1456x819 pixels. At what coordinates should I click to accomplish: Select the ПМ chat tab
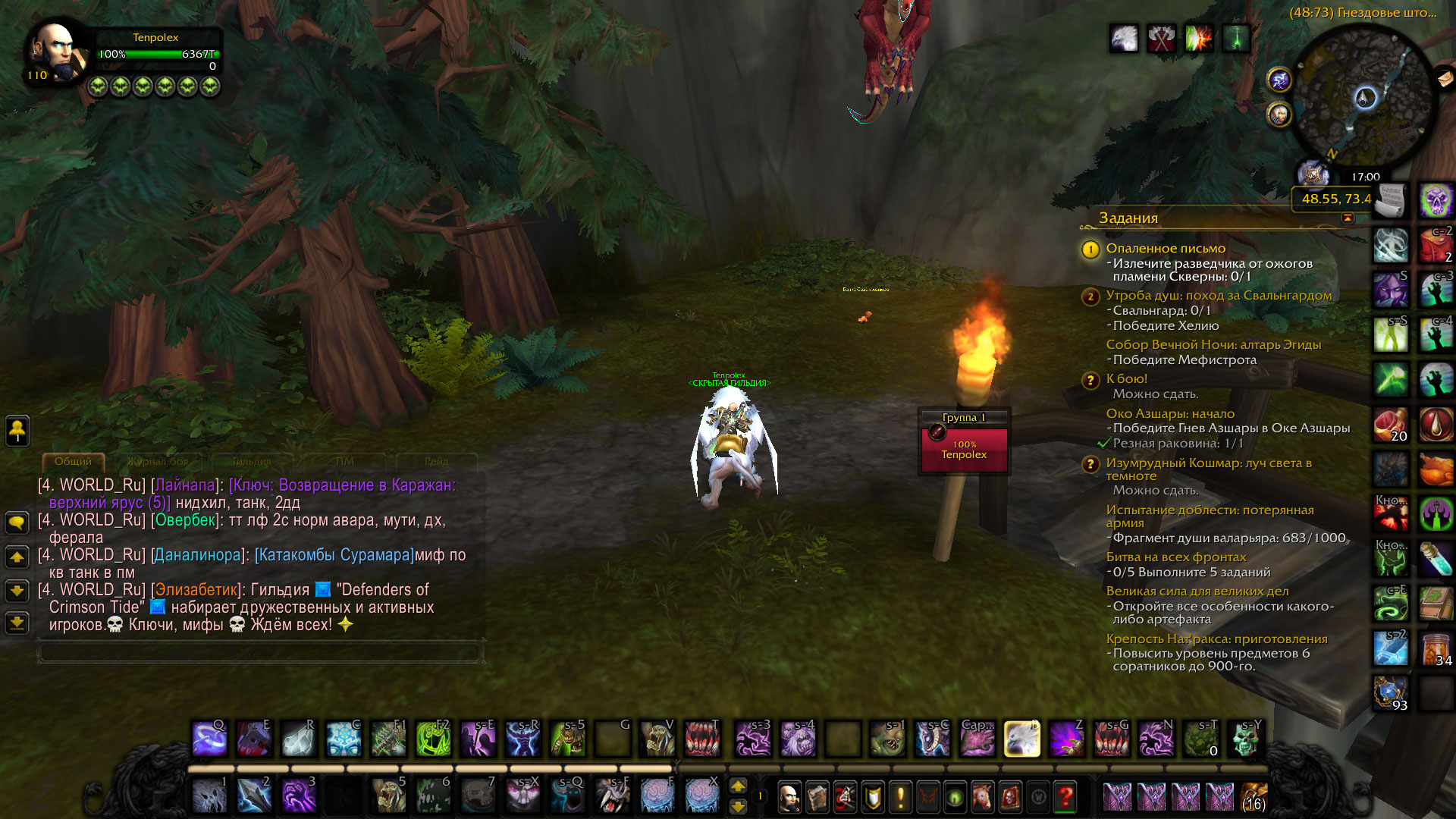click(344, 461)
